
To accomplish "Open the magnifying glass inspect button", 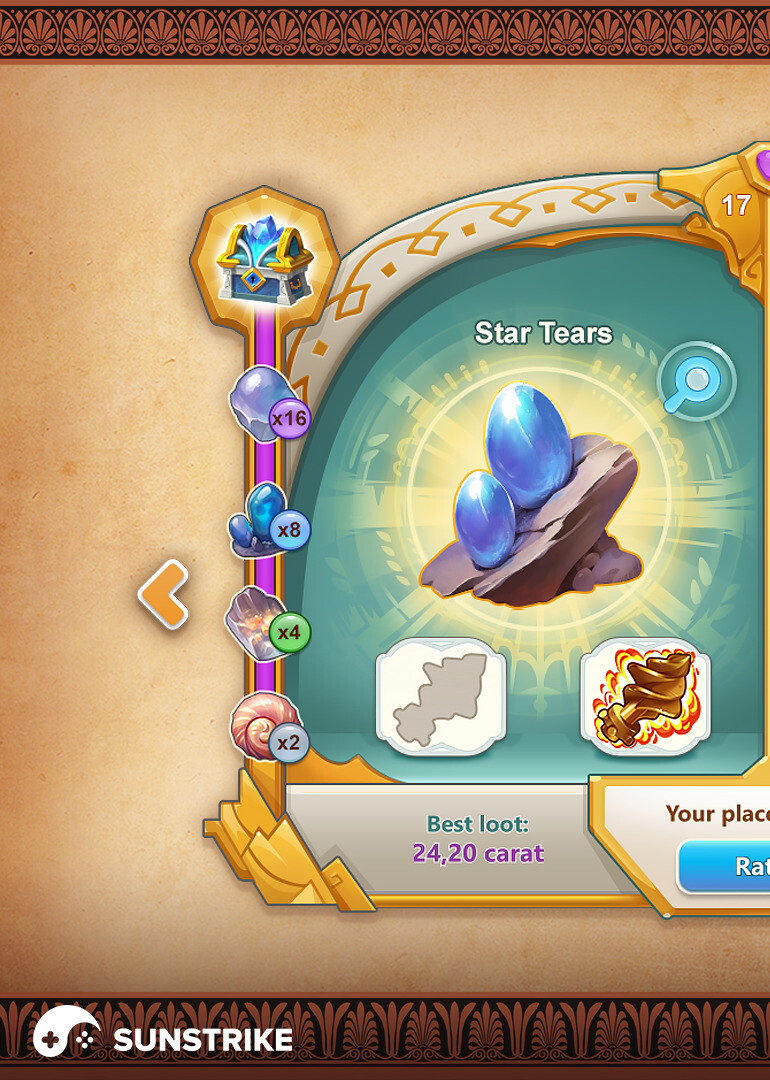I will (696, 381).
